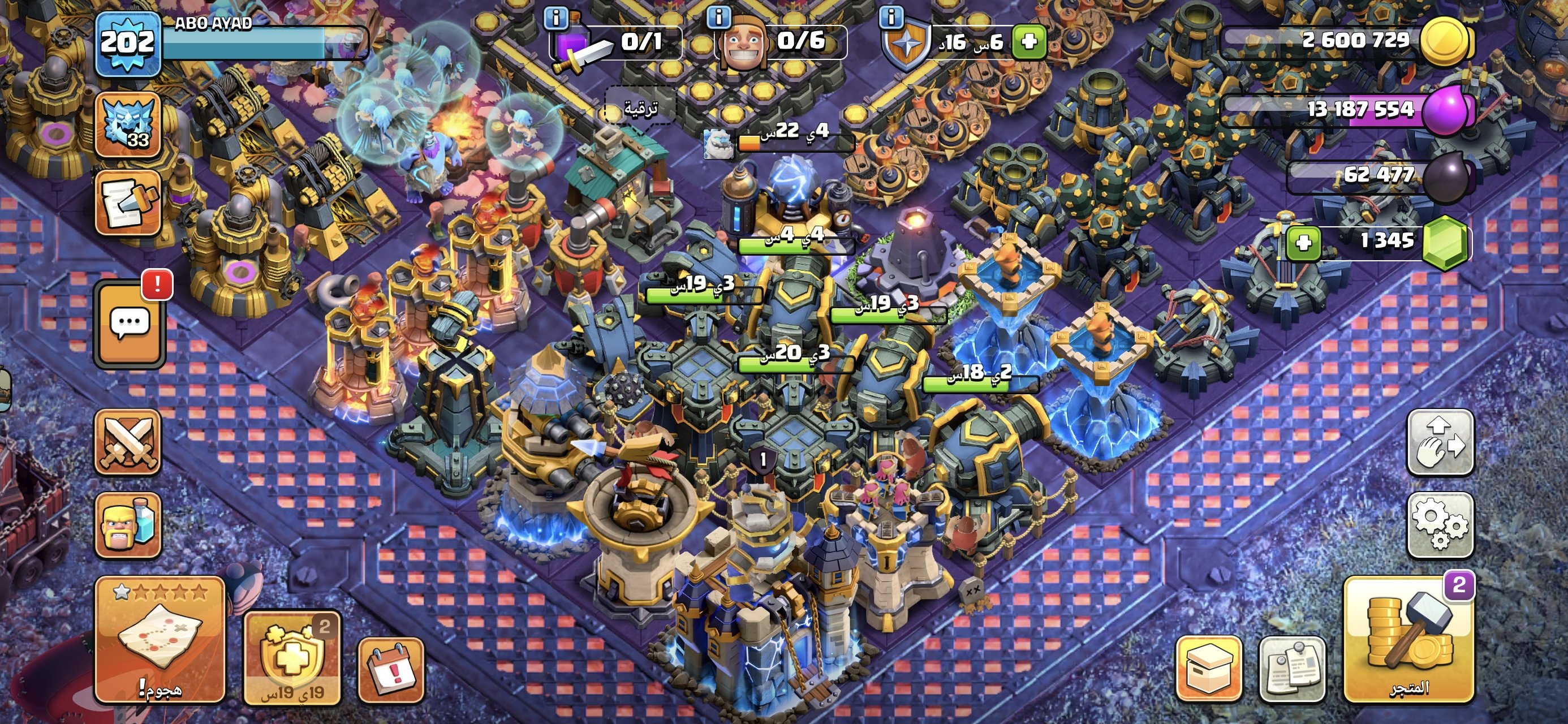Open the news notes button
This screenshot has height=724, width=1568.
point(1291,669)
